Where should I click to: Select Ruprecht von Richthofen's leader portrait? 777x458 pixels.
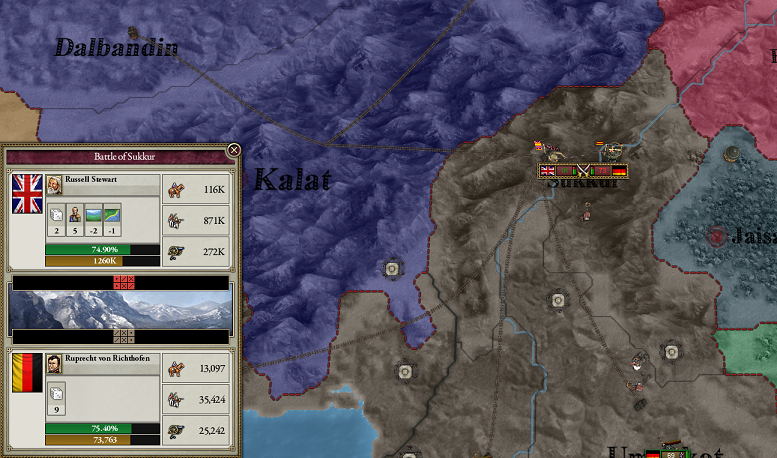click(x=55, y=364)
